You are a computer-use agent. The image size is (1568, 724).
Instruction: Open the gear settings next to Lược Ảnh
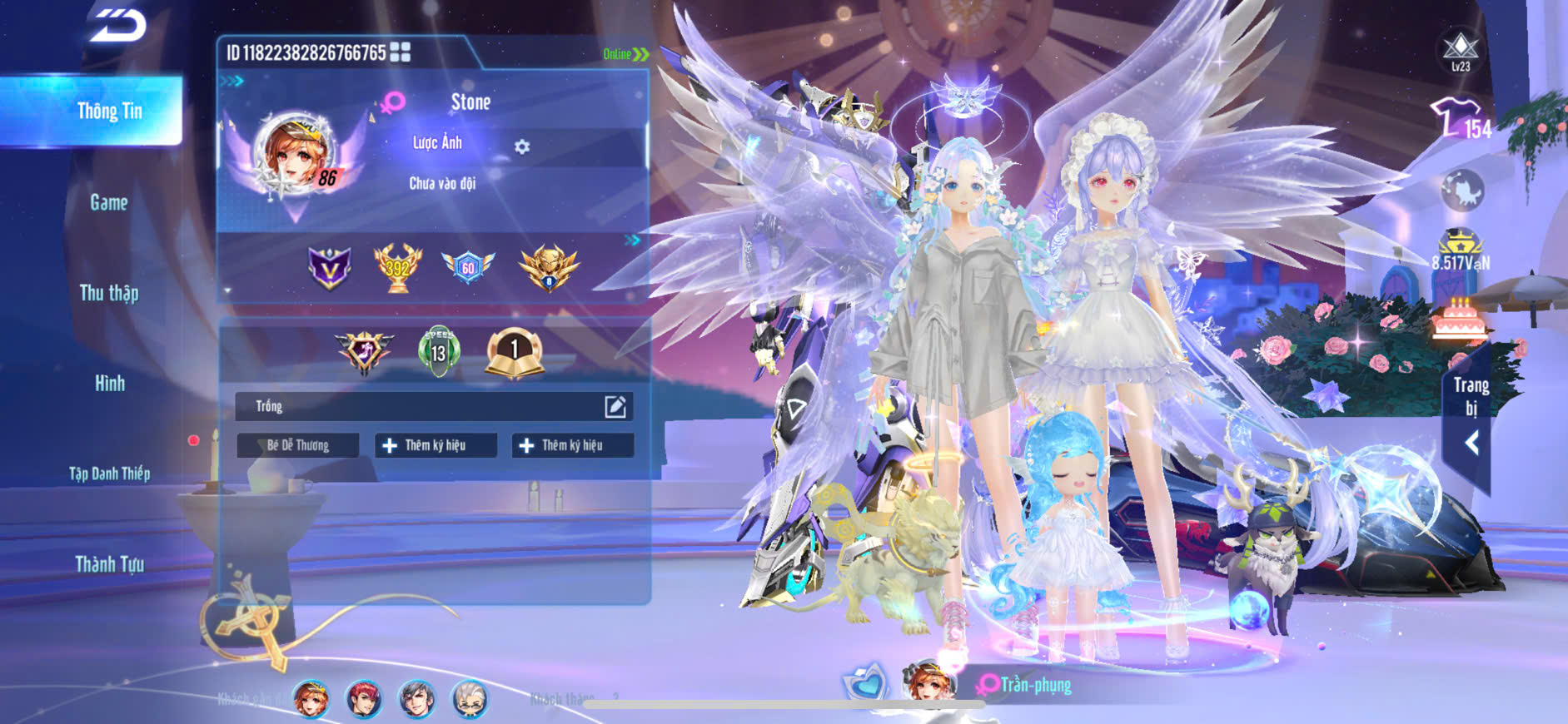522,147
